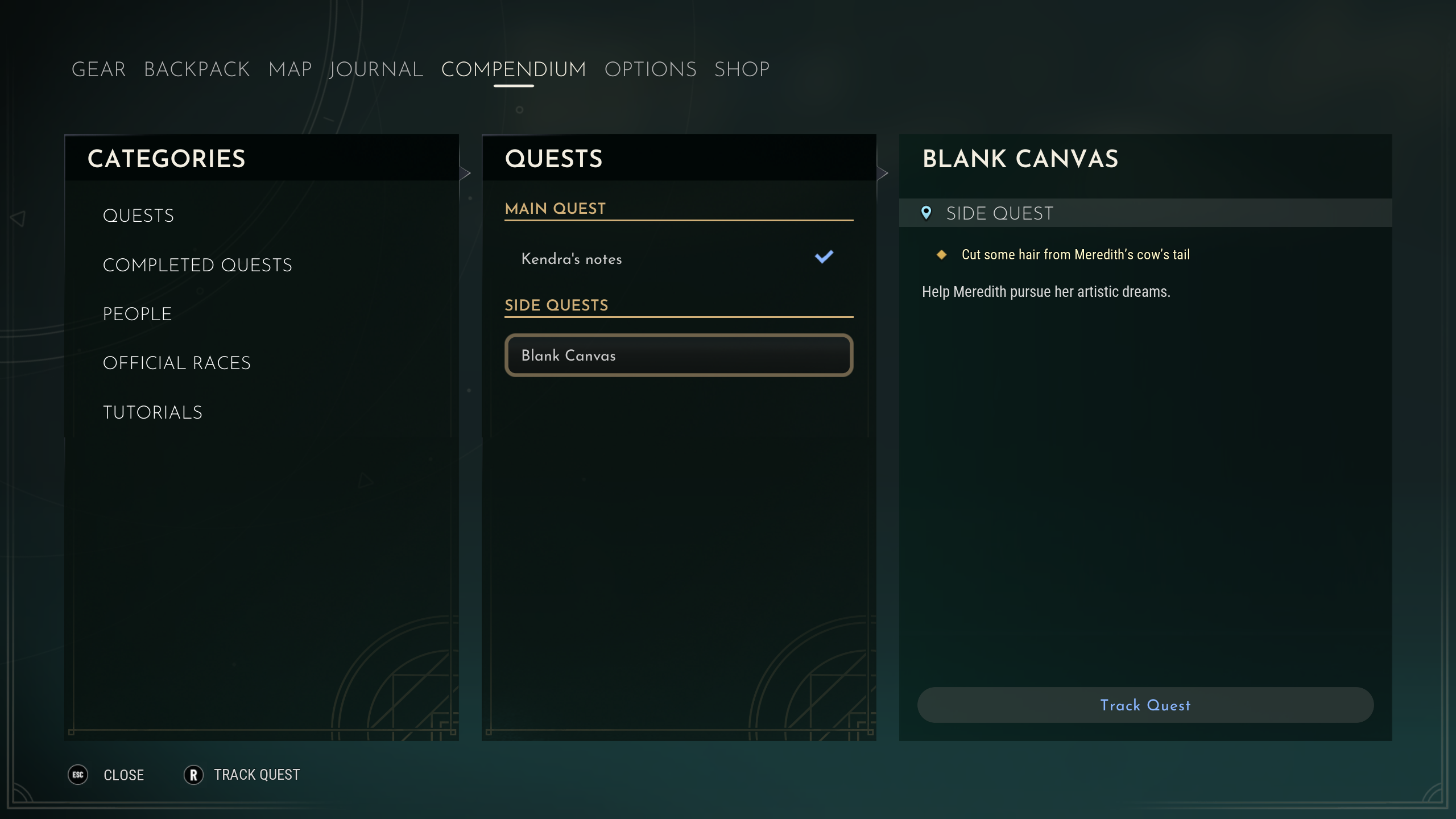
Task: Open the Tutorials category
Action: coord(152,412)
